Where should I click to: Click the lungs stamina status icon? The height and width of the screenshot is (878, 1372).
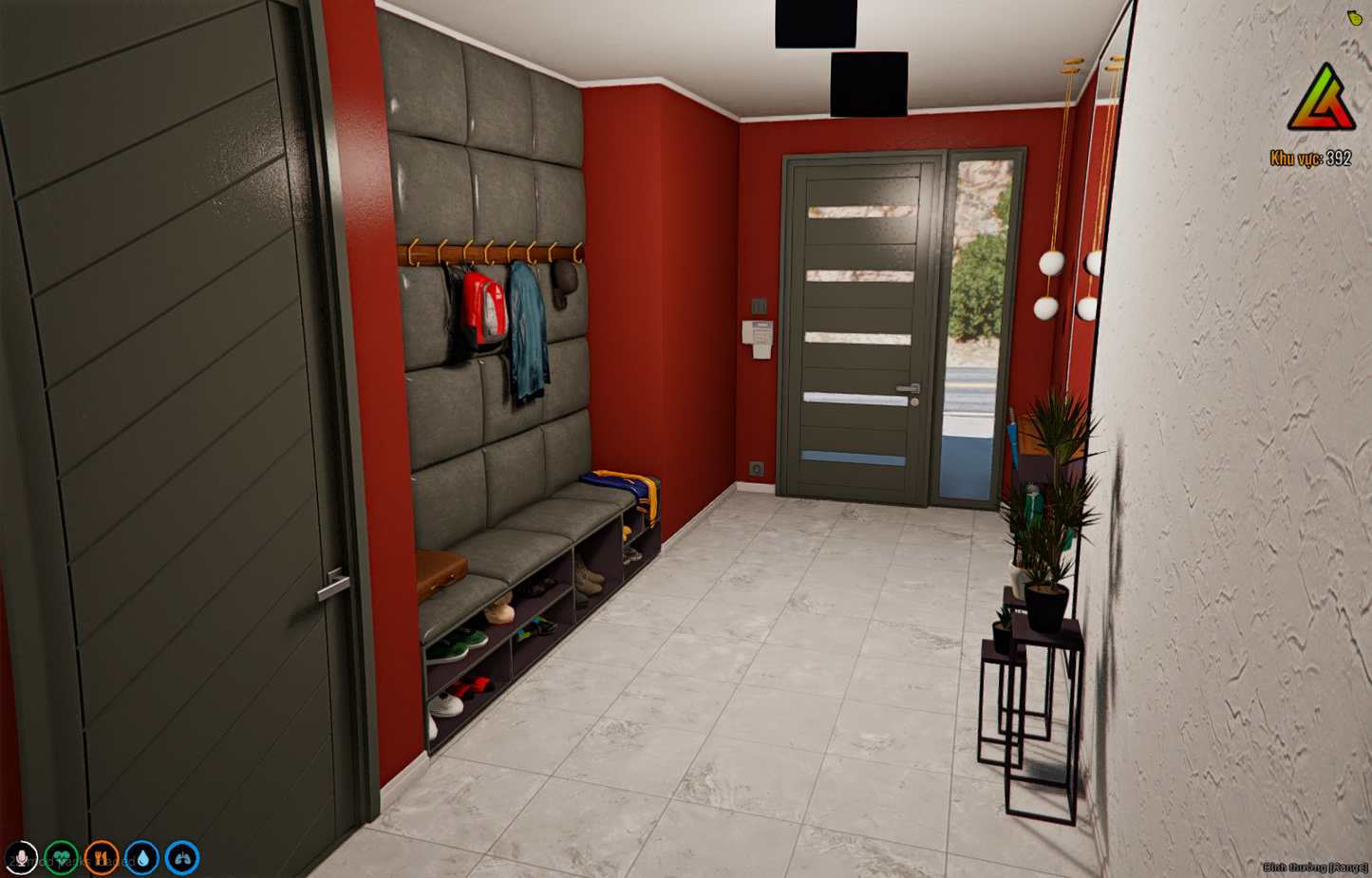click(x=180, y=857)
